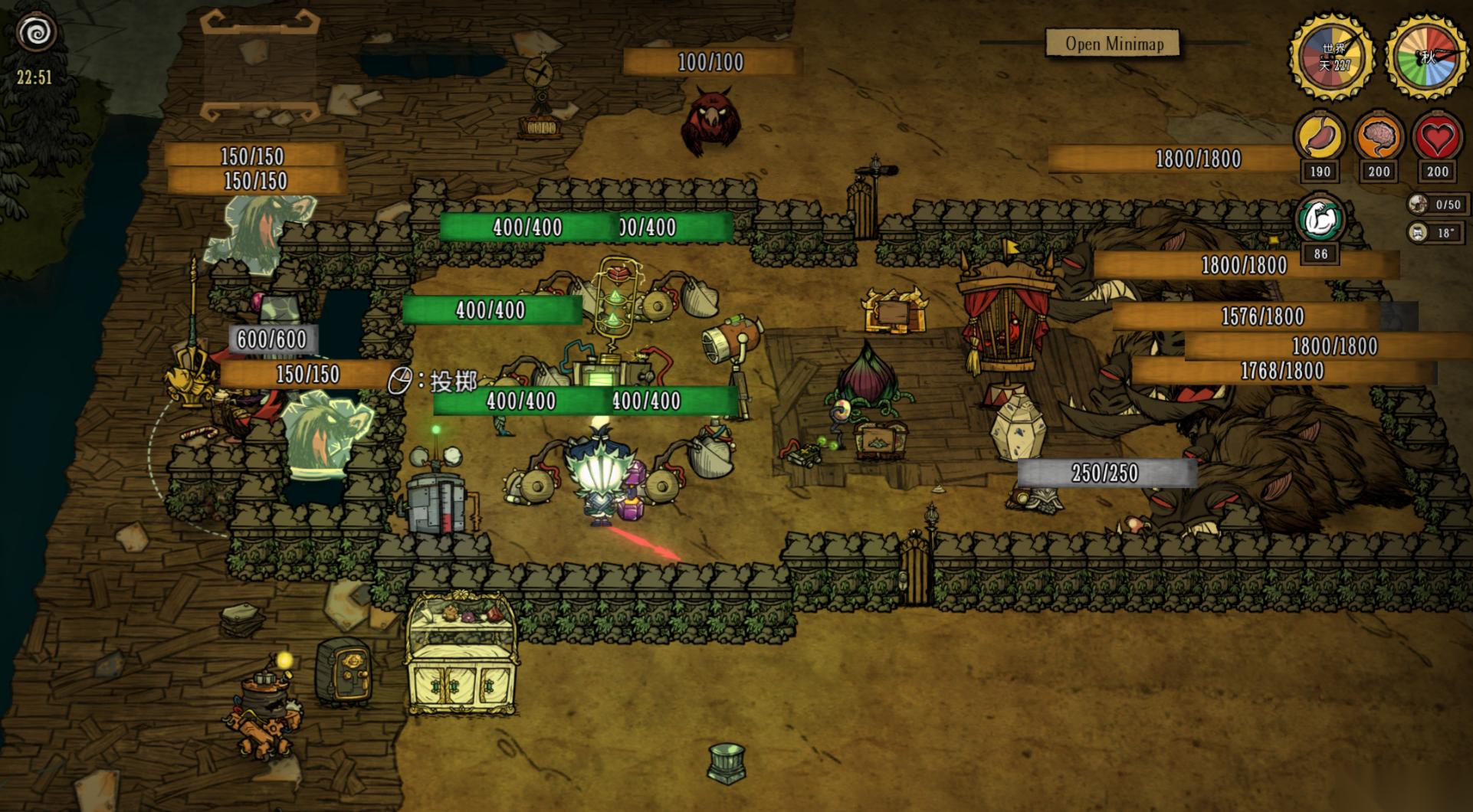1473x812 pixels.
Task: Click the hunger stomach meter
Action: pos(1320,139)
